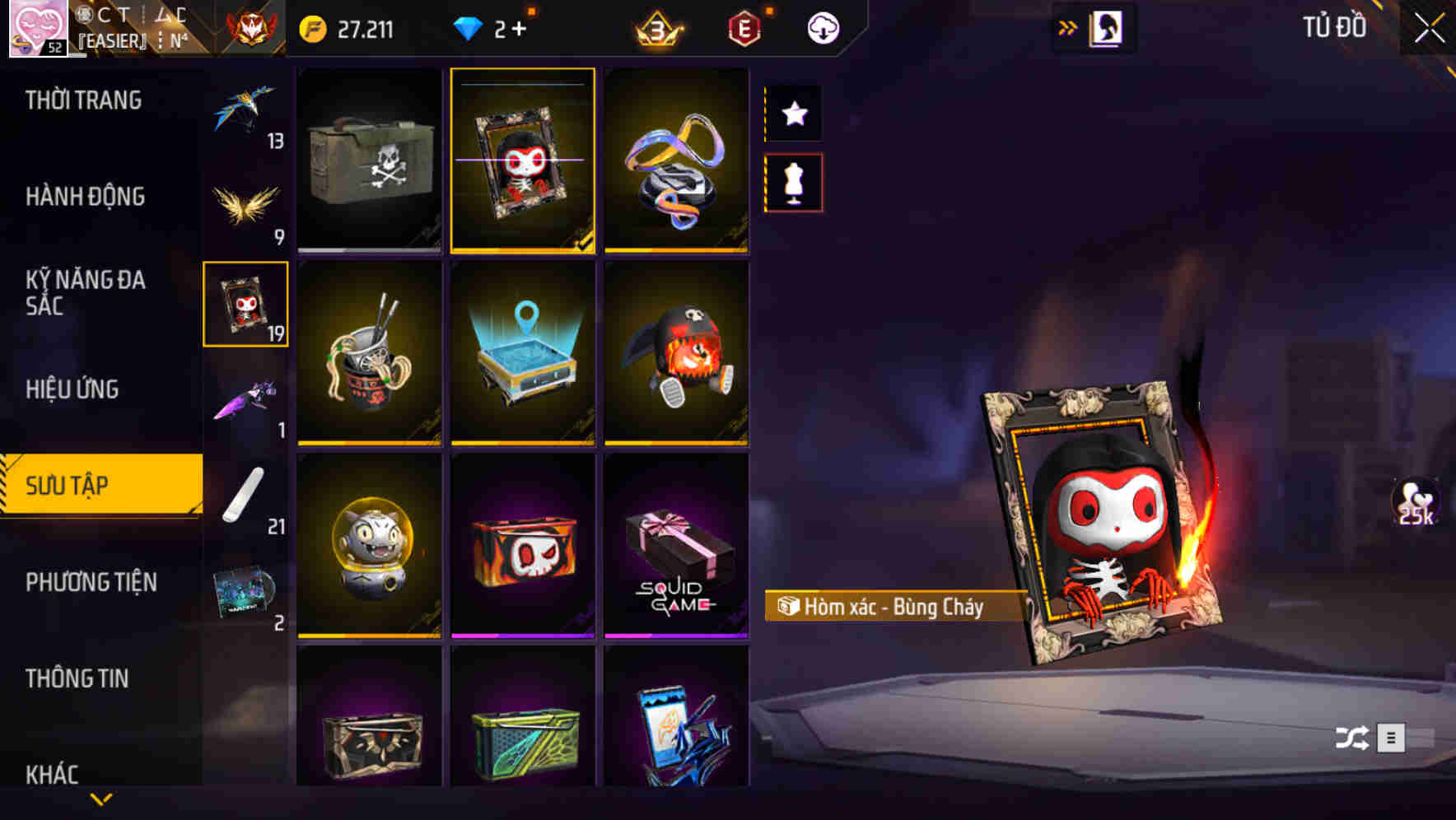
Task: Open the skeleton frame category with count 19
Action: point(245,302)
